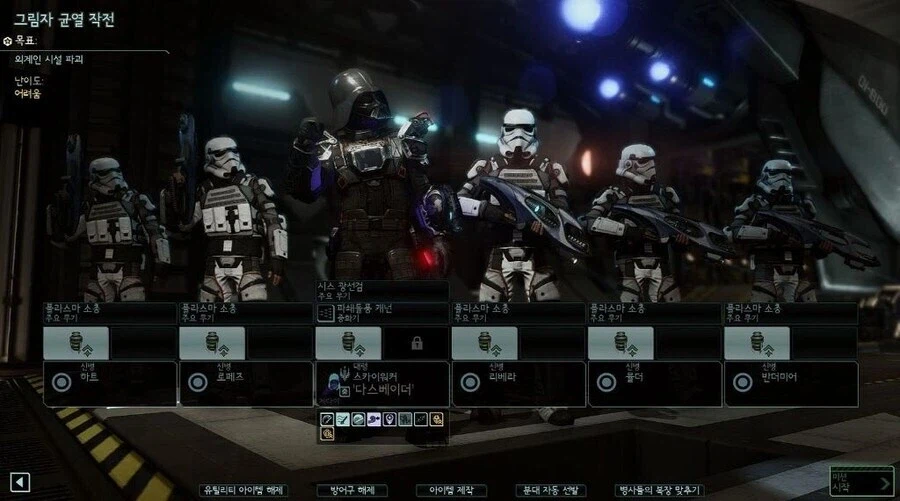Change 리베라's 플라즈마 소총 primary weapon
900x501 pixels.
coord(517,312)
